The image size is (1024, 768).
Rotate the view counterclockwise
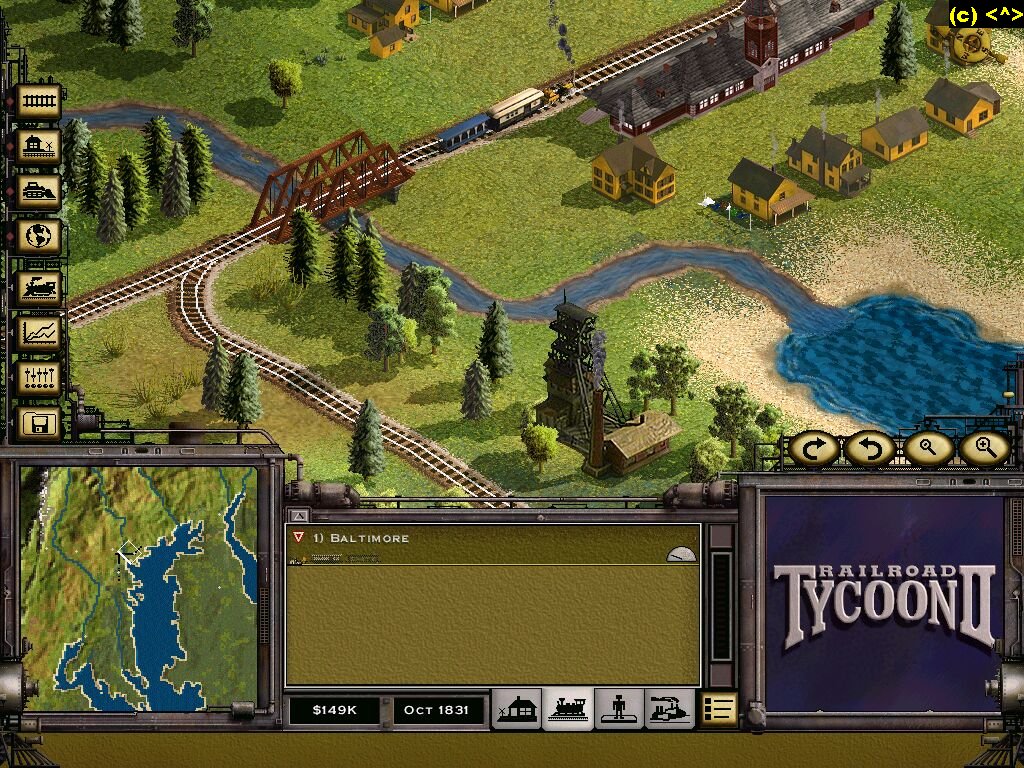870,449
